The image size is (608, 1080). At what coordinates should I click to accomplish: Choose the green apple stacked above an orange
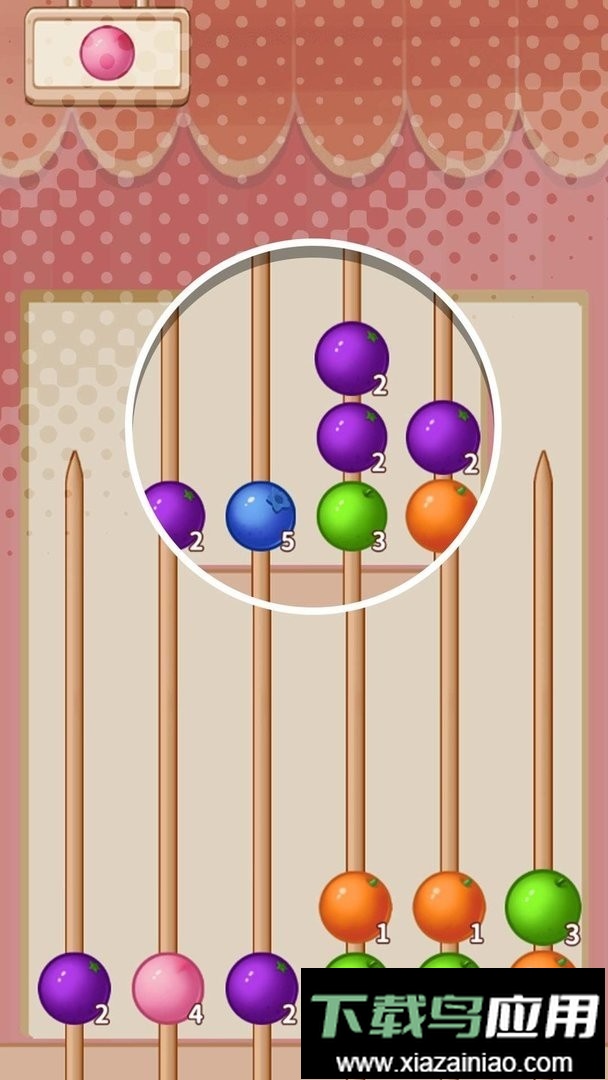[x=543, y=906]
